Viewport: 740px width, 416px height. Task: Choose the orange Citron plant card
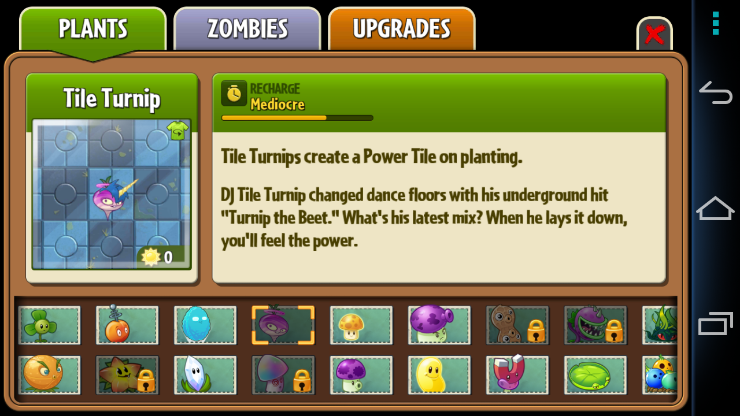[49, 374]
